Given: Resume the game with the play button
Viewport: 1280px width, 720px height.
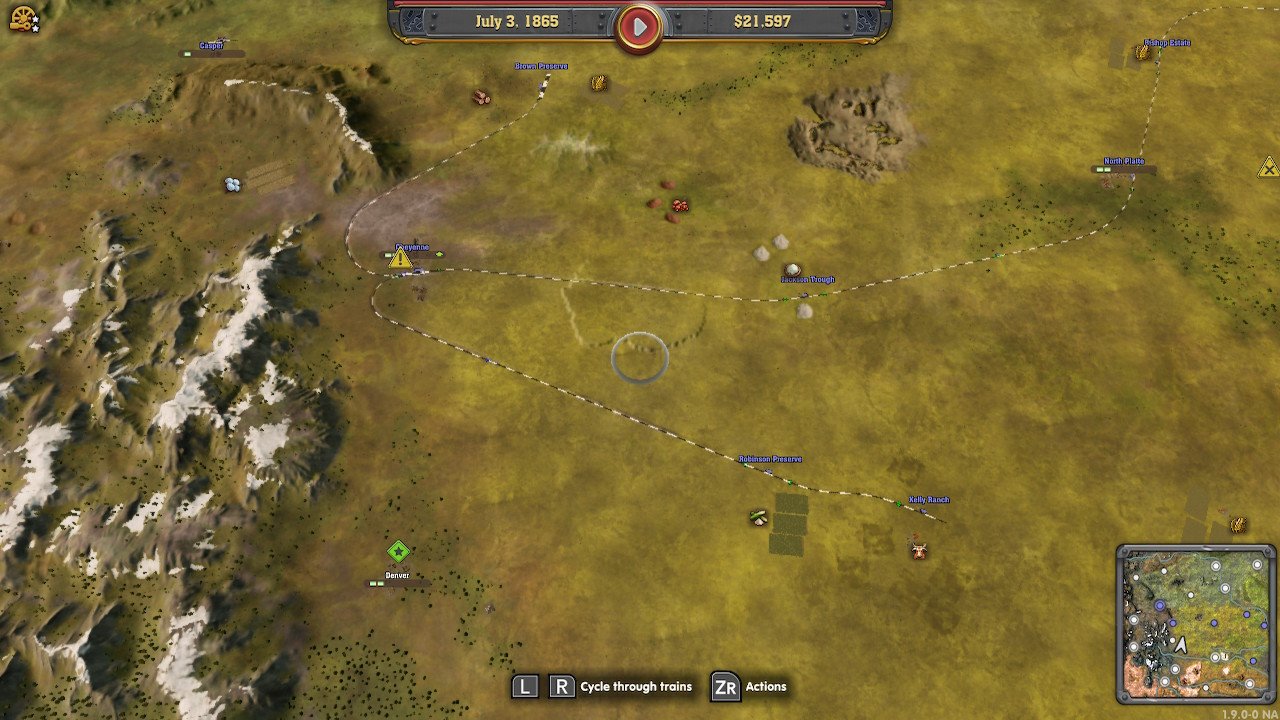Looking at the screenshot, I should tap(639, 27).
